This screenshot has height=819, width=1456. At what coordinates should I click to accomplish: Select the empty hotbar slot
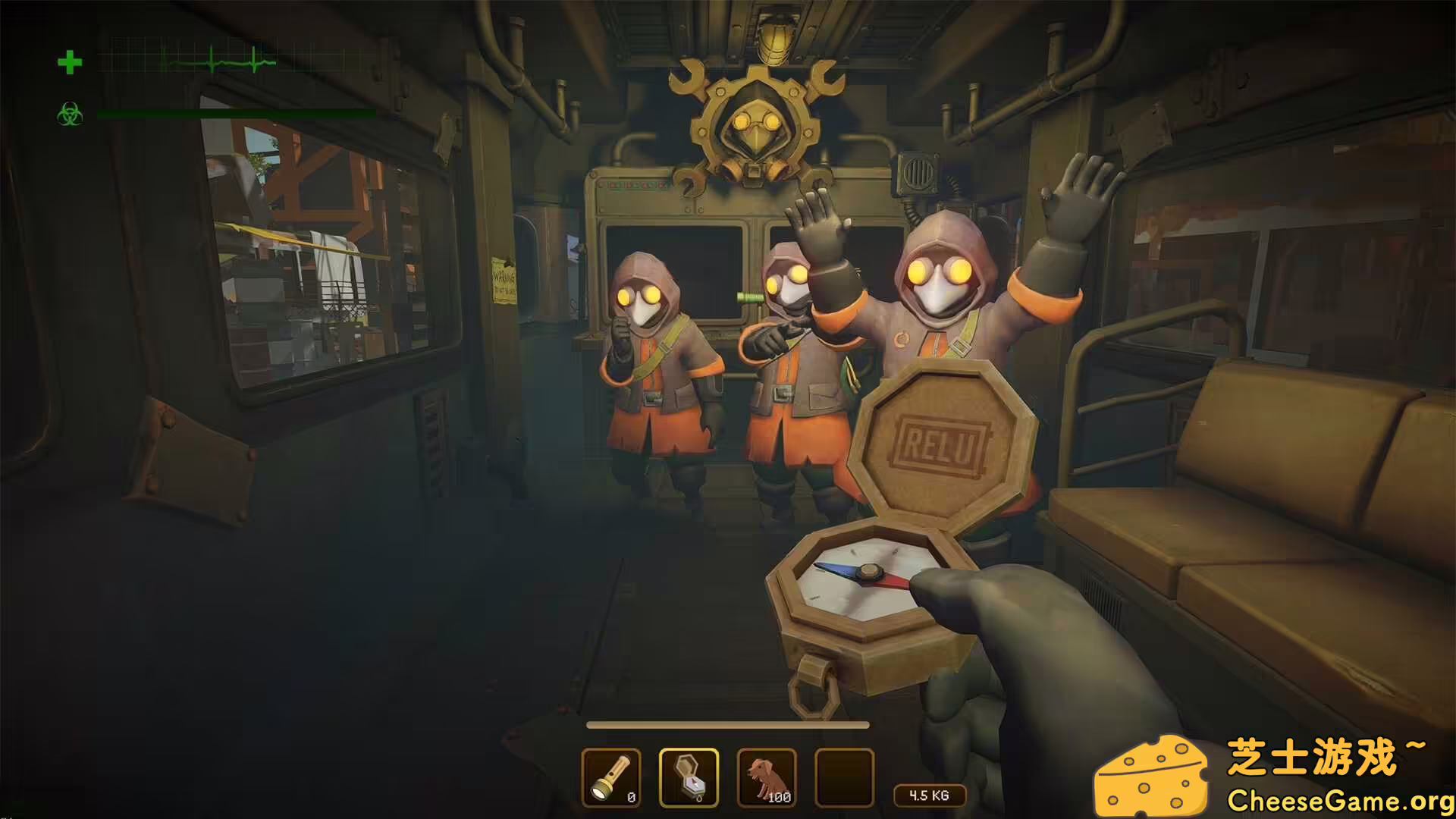[844, 777]
